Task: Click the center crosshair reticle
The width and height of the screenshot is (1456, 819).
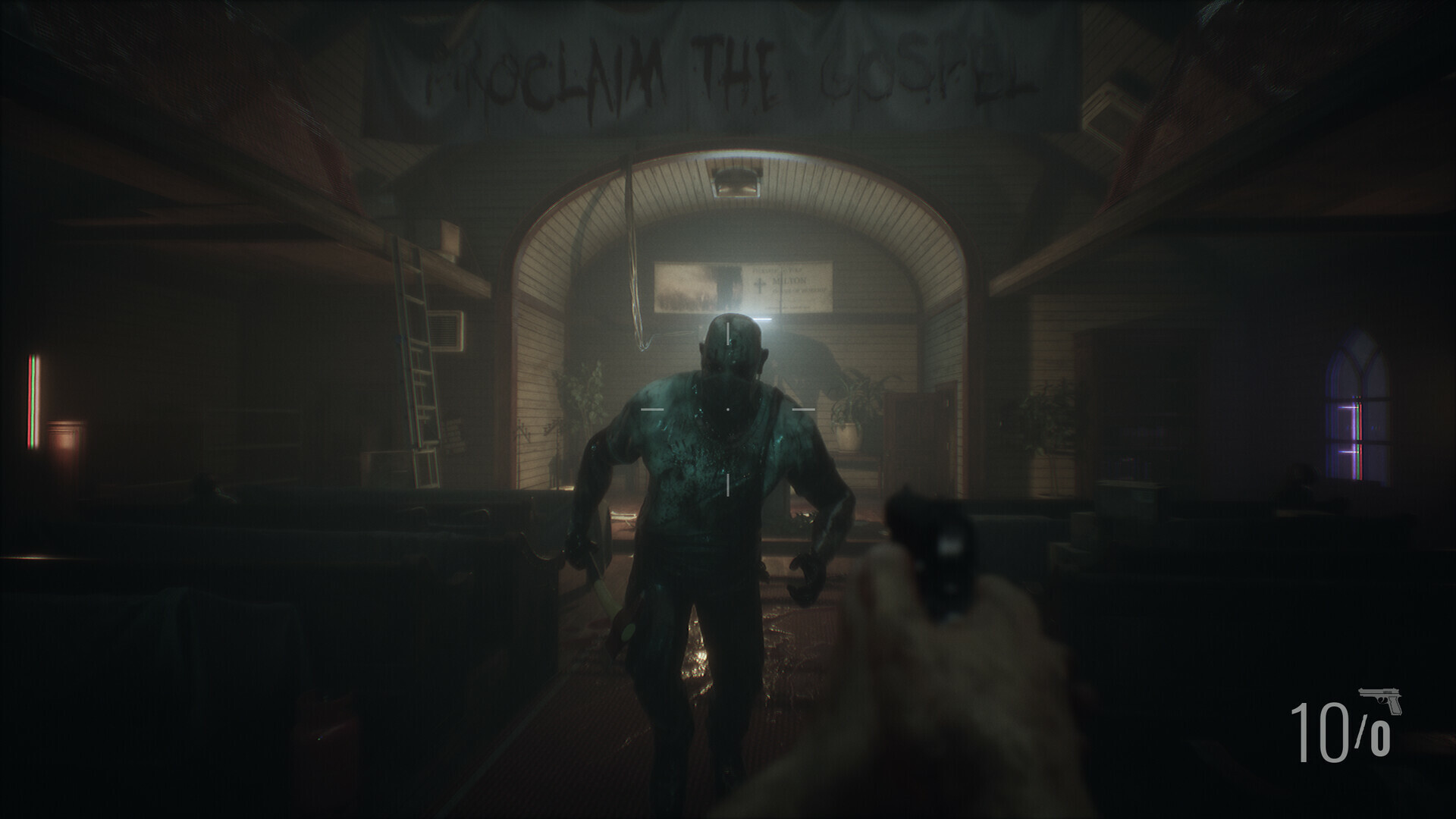Action: tap(728, 408)
